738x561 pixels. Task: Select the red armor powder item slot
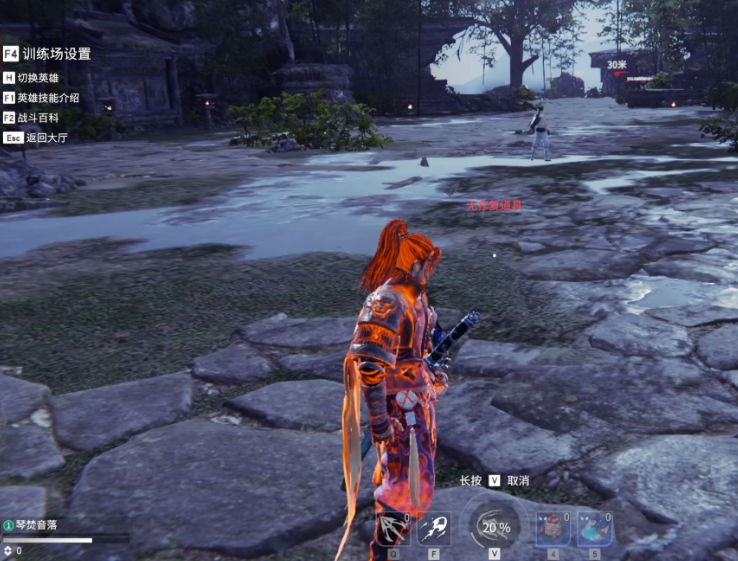point(553,528)
